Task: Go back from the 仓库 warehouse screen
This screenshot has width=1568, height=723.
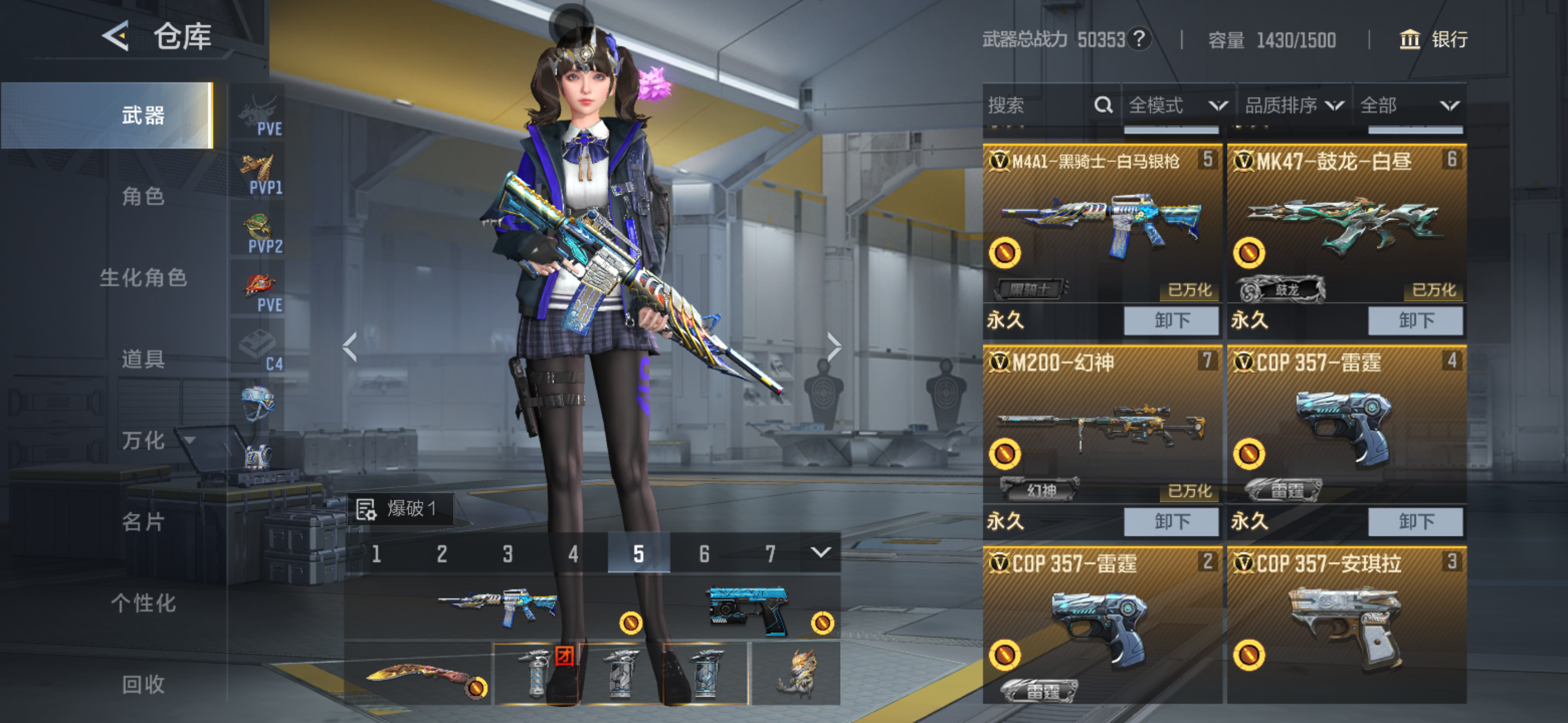Action: point(116,36)
